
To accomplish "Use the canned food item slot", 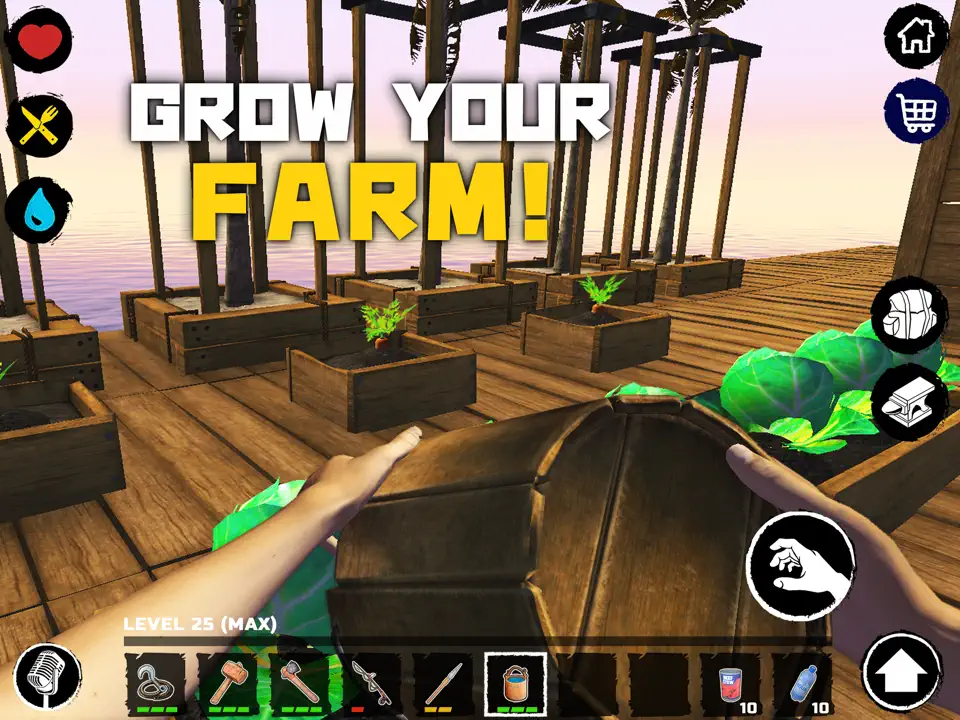I will tap(730, 685).
